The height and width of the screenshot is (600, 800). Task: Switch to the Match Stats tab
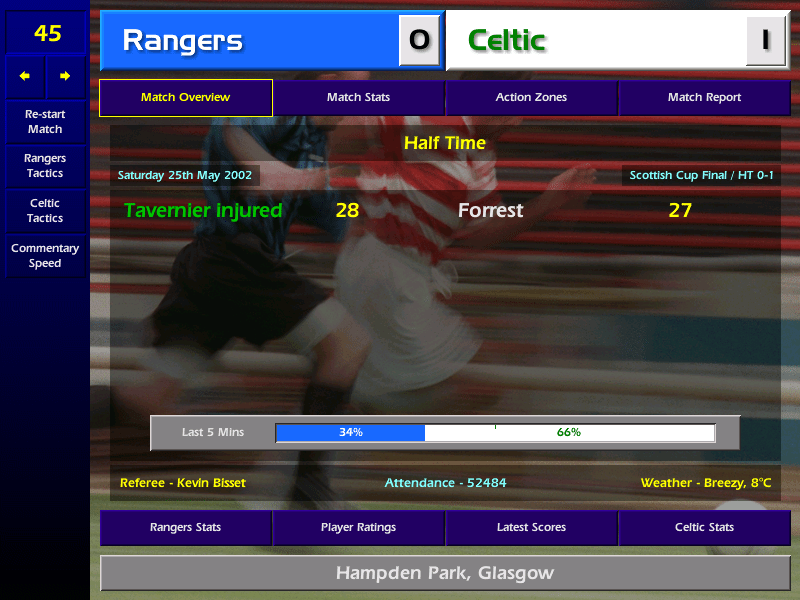click(358, 98)
